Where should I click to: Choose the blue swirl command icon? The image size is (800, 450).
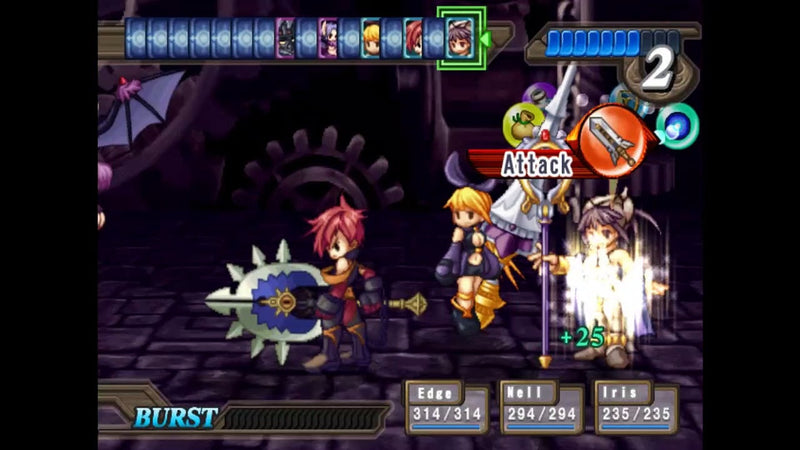click(678, 125)
